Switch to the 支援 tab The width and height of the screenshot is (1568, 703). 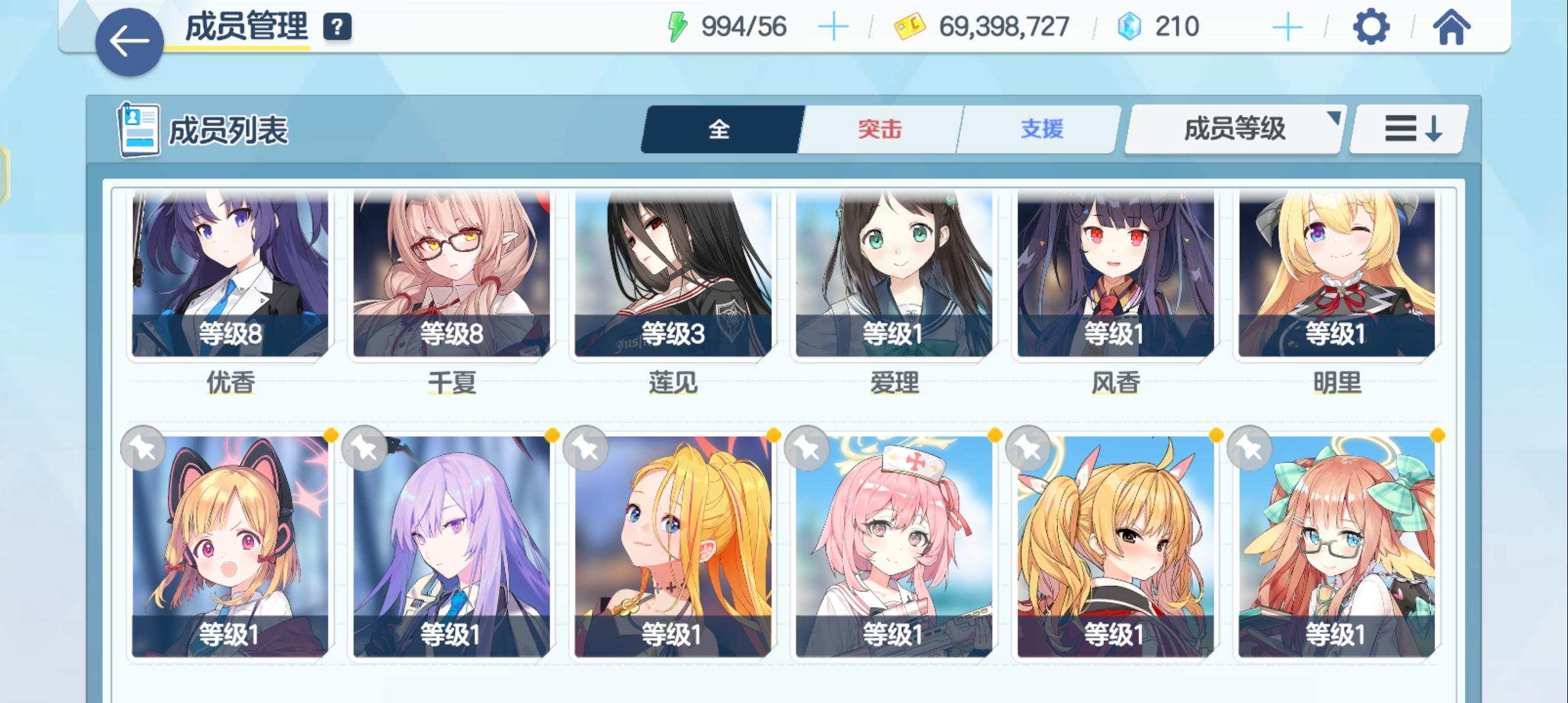click(1039, 129)
